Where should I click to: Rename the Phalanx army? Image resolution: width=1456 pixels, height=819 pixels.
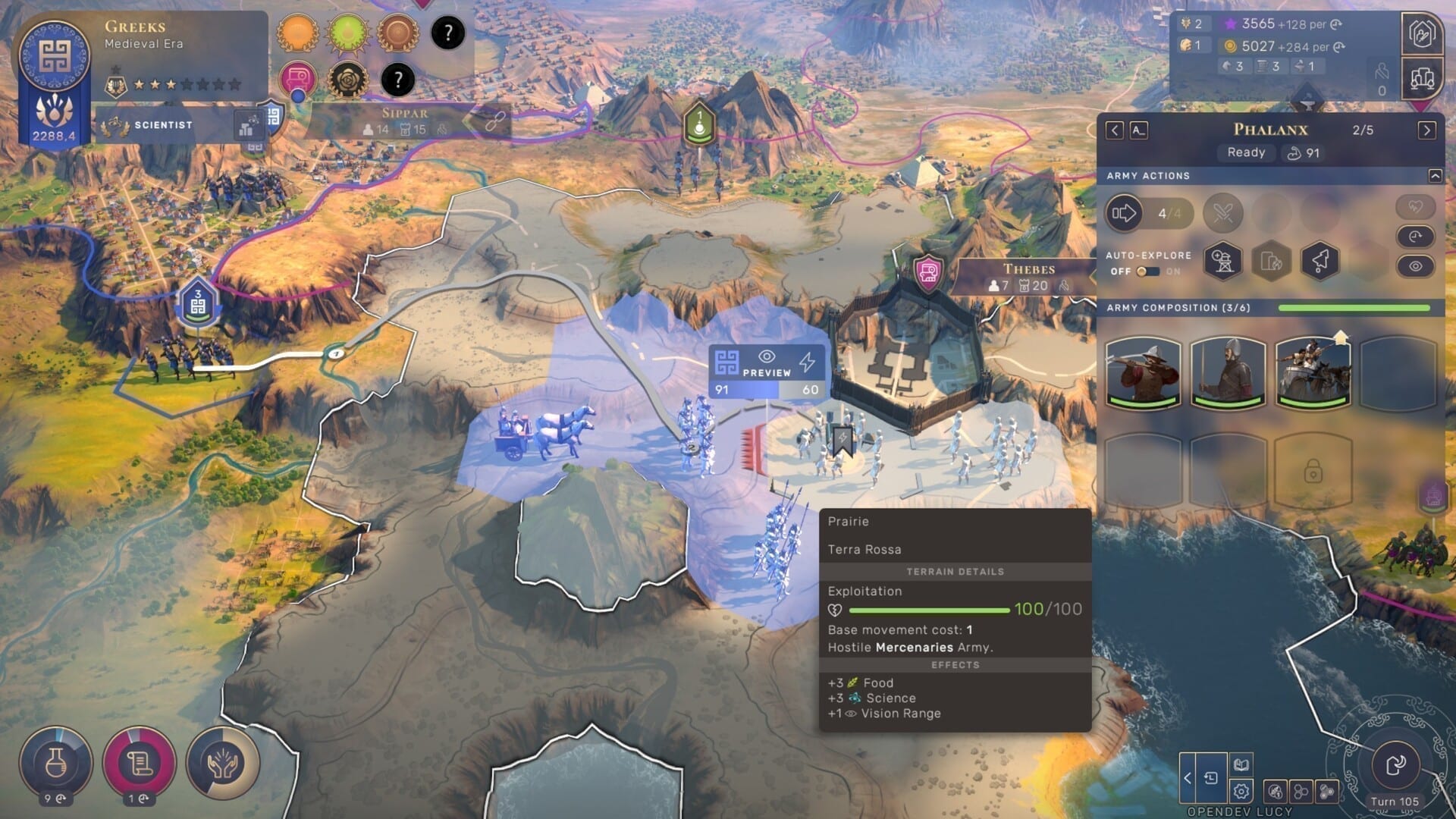coord(1138,130)
